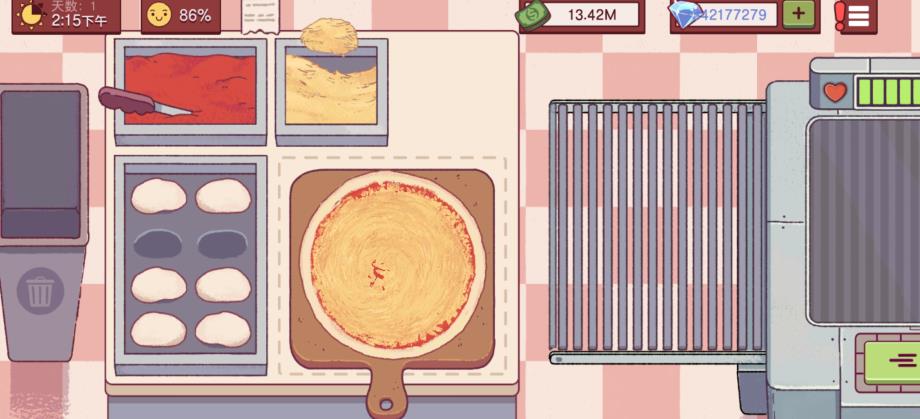The image size is (920, 419).
Task: Click the trash can bin
Action: click(41, 292)
